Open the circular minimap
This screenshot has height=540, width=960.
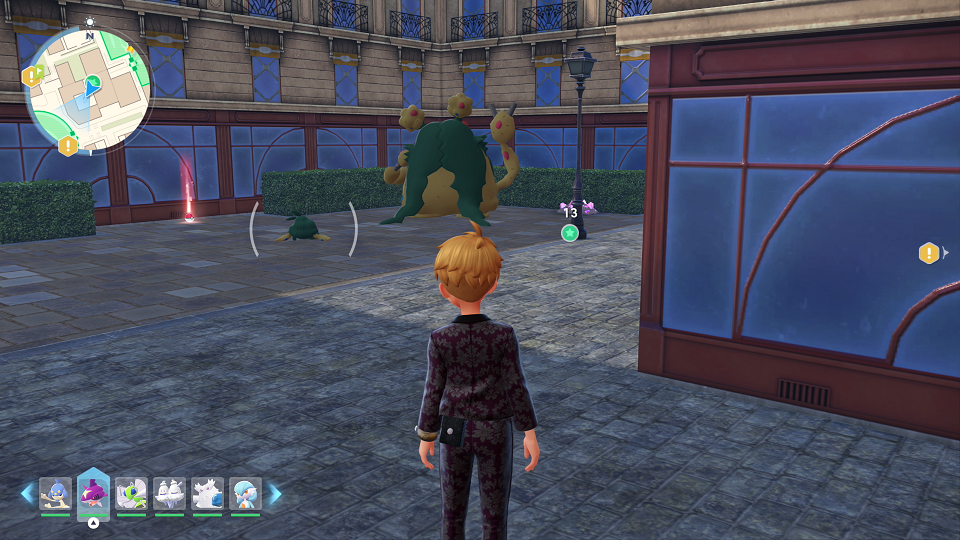[x=89, y=88]
